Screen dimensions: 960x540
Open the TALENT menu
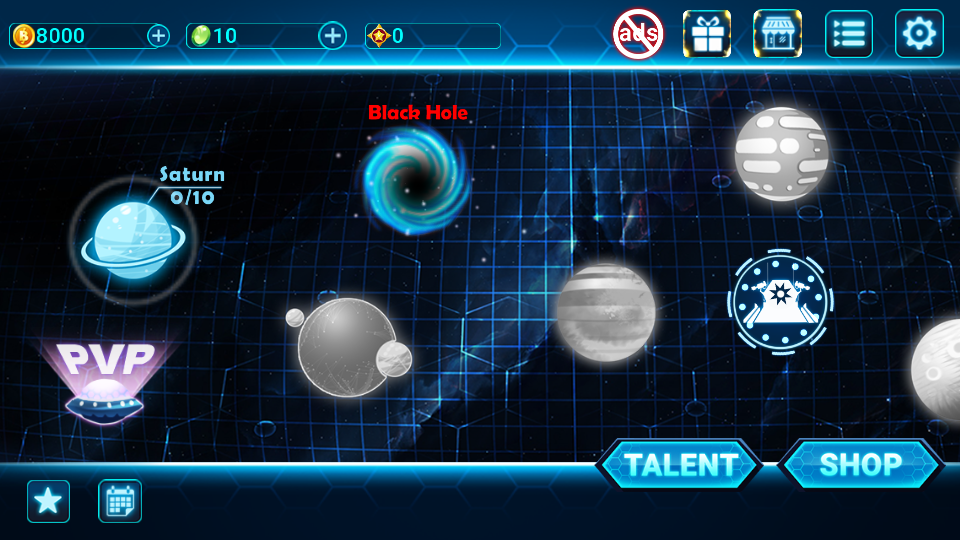[x=680, y=464]
